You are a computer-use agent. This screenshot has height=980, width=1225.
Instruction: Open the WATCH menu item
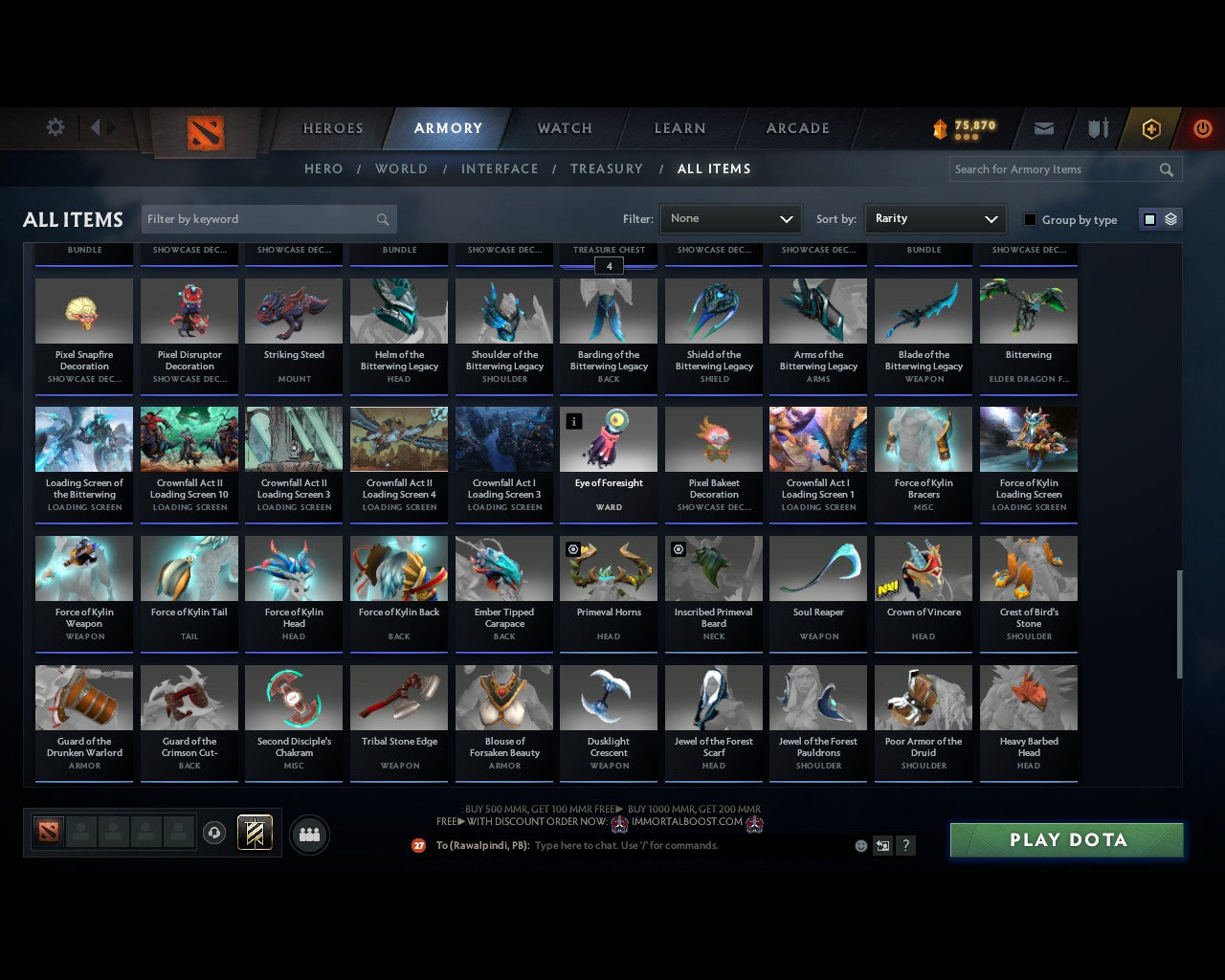click(x=564, y=128)
